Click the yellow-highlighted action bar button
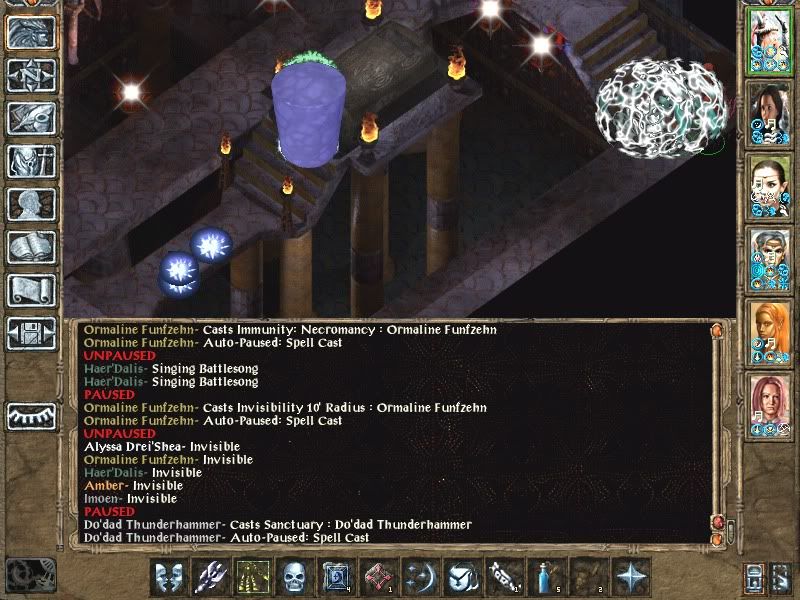The height and width of the screenshot is (600, 800). pyautogui.click(x=253, y=577)
